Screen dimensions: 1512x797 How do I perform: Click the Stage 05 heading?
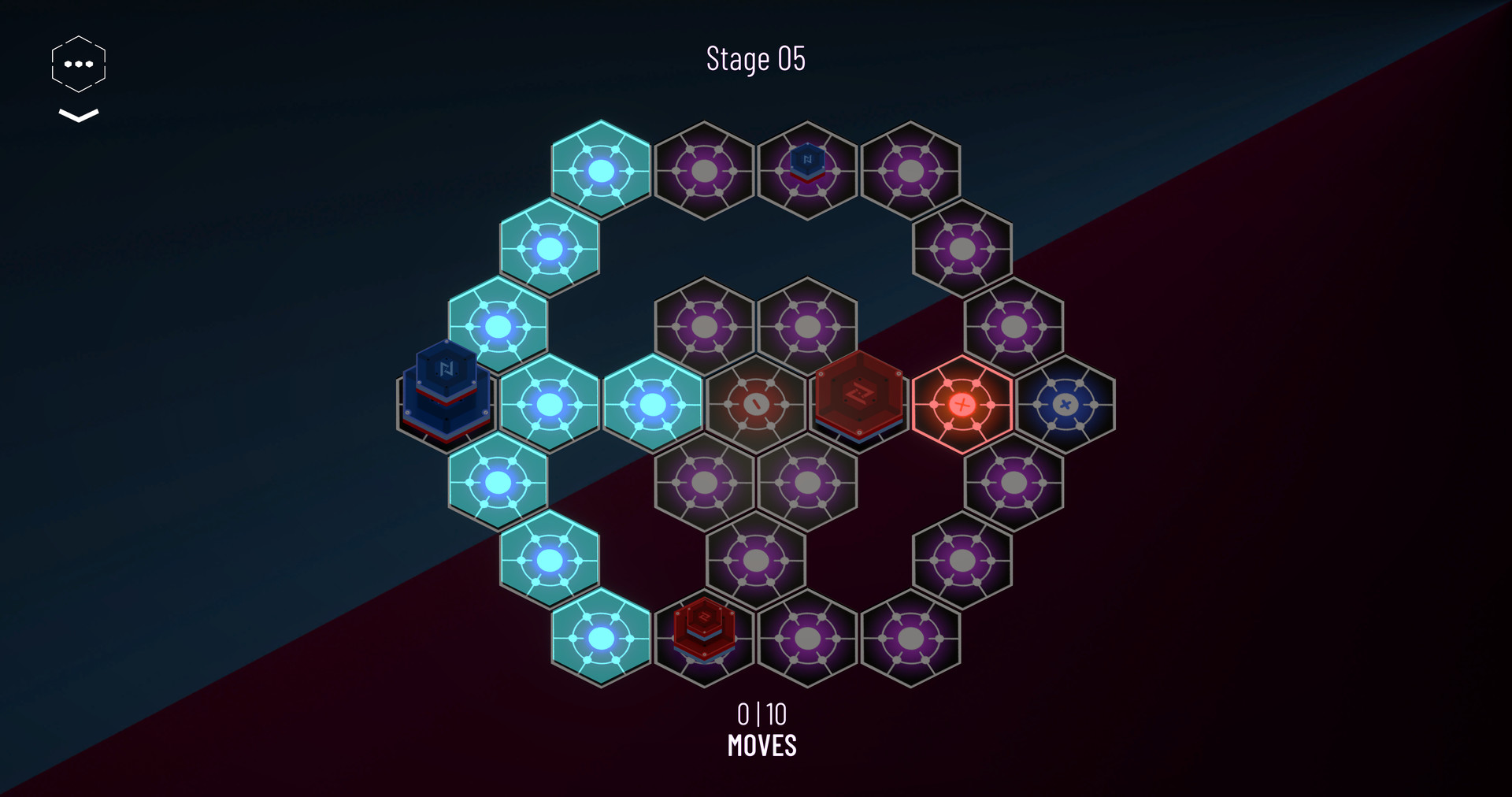coord(756,57)
